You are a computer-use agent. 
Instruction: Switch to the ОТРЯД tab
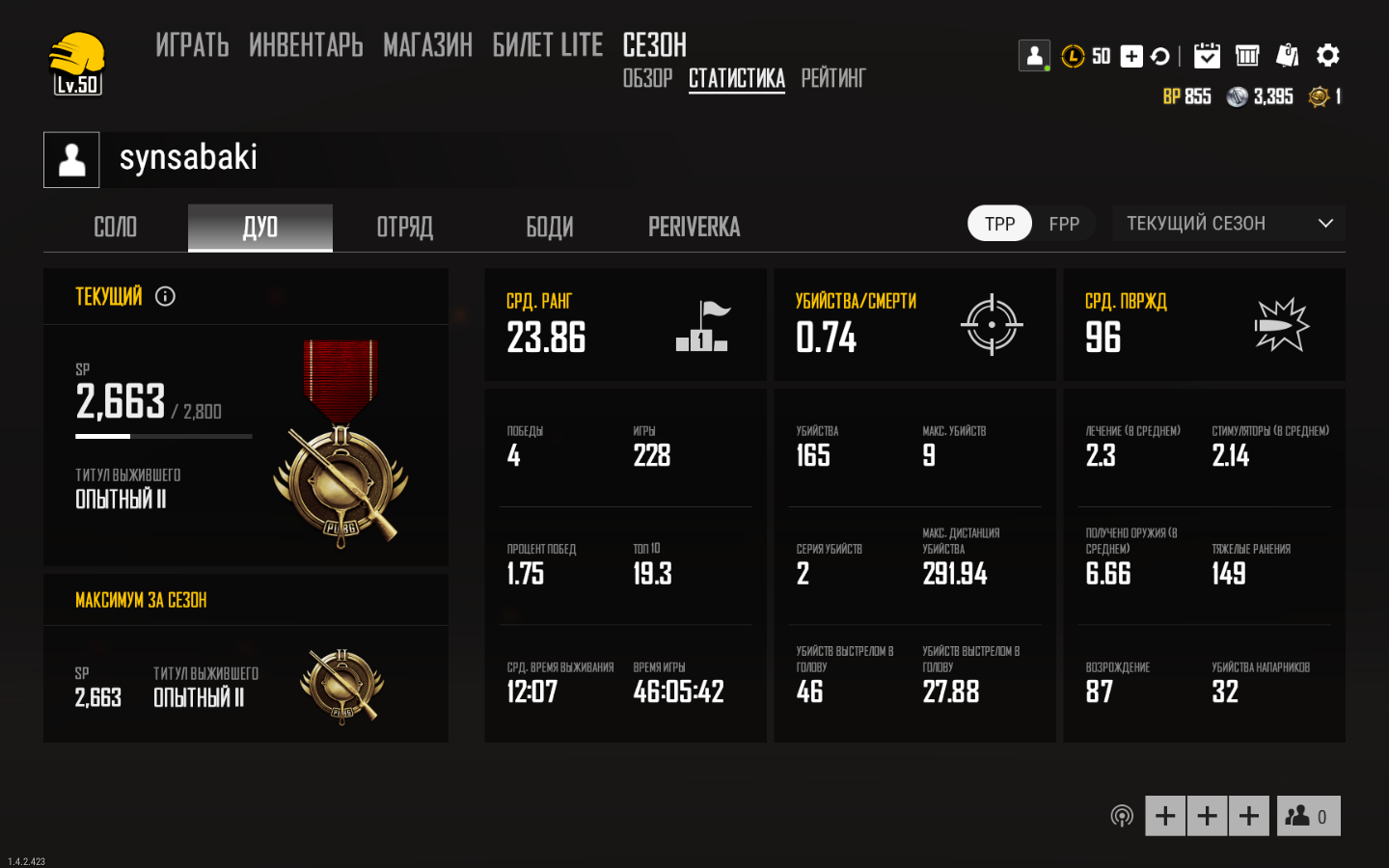(x=404, y=227)
